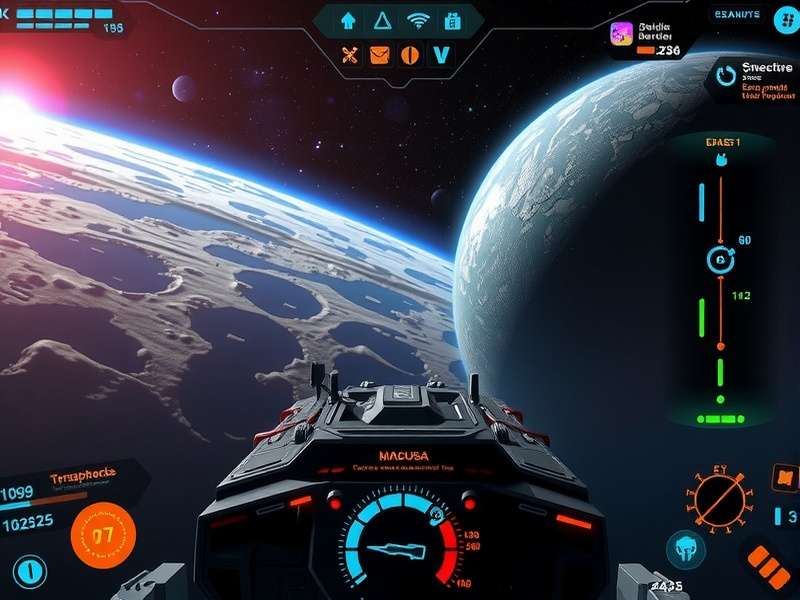
Task: Select the triangle outline icon
Action: pos(381,20)
